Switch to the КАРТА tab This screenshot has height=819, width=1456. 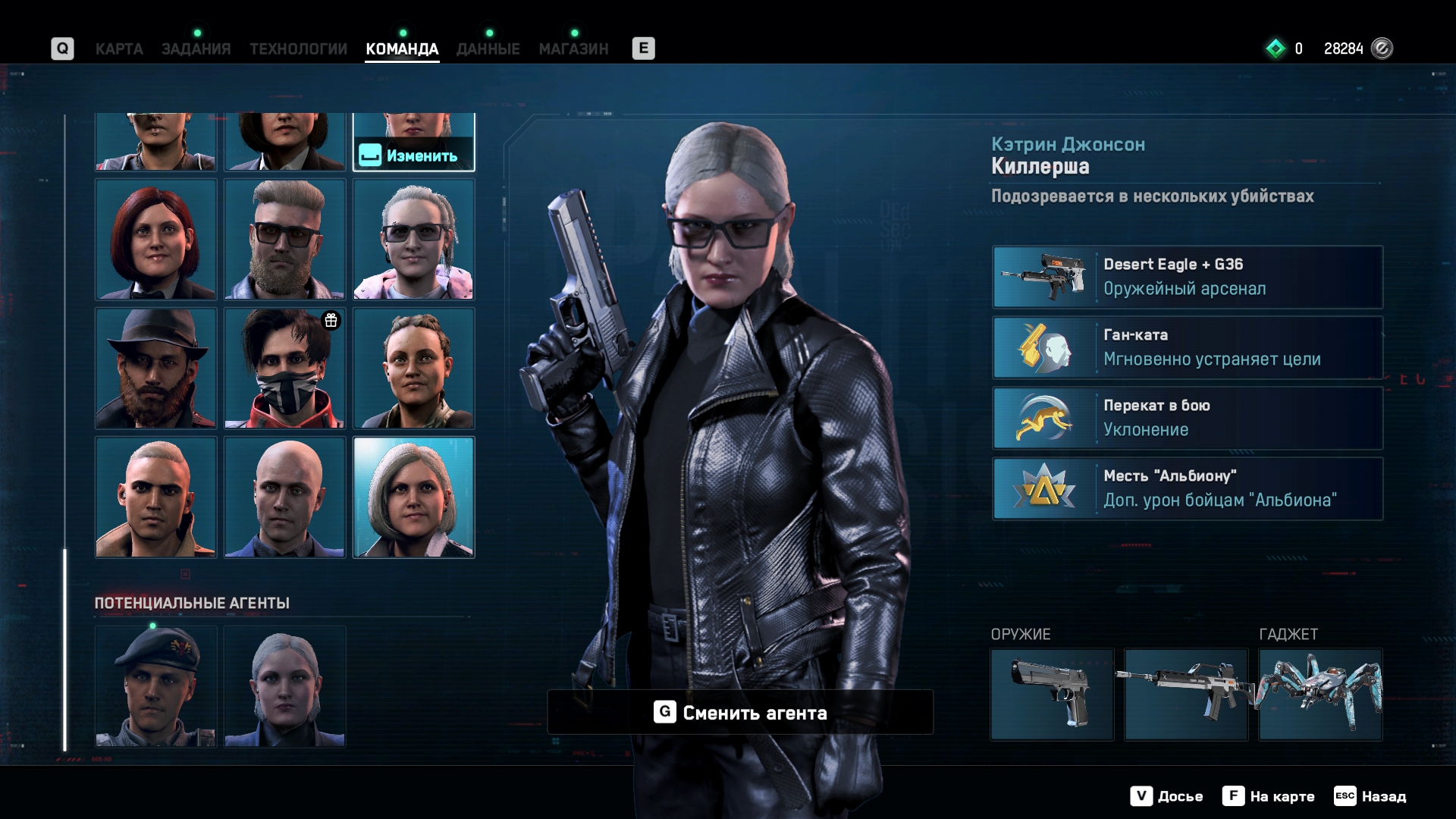119,49
